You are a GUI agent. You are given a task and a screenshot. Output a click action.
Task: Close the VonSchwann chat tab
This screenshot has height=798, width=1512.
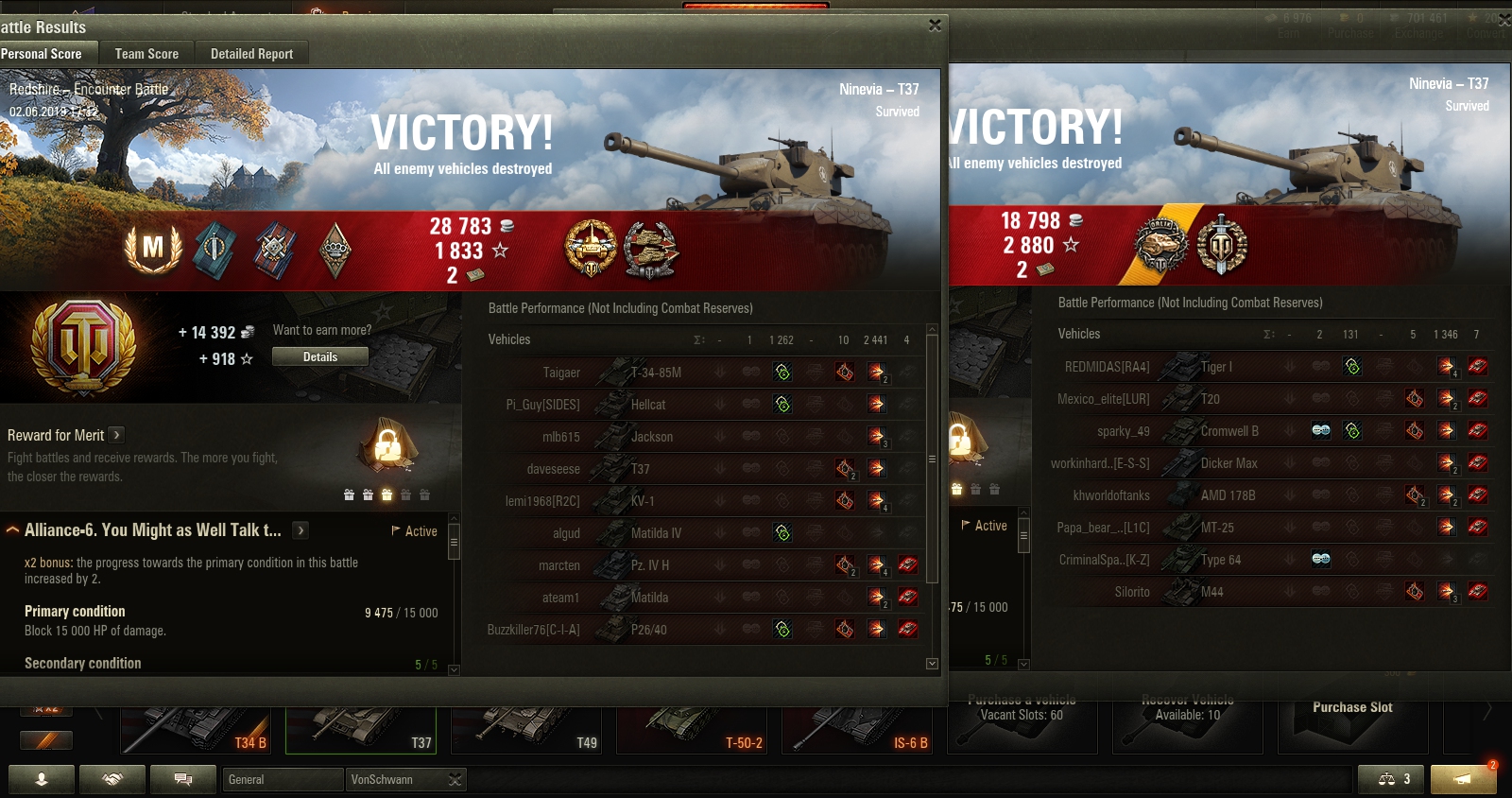[455, 779]
